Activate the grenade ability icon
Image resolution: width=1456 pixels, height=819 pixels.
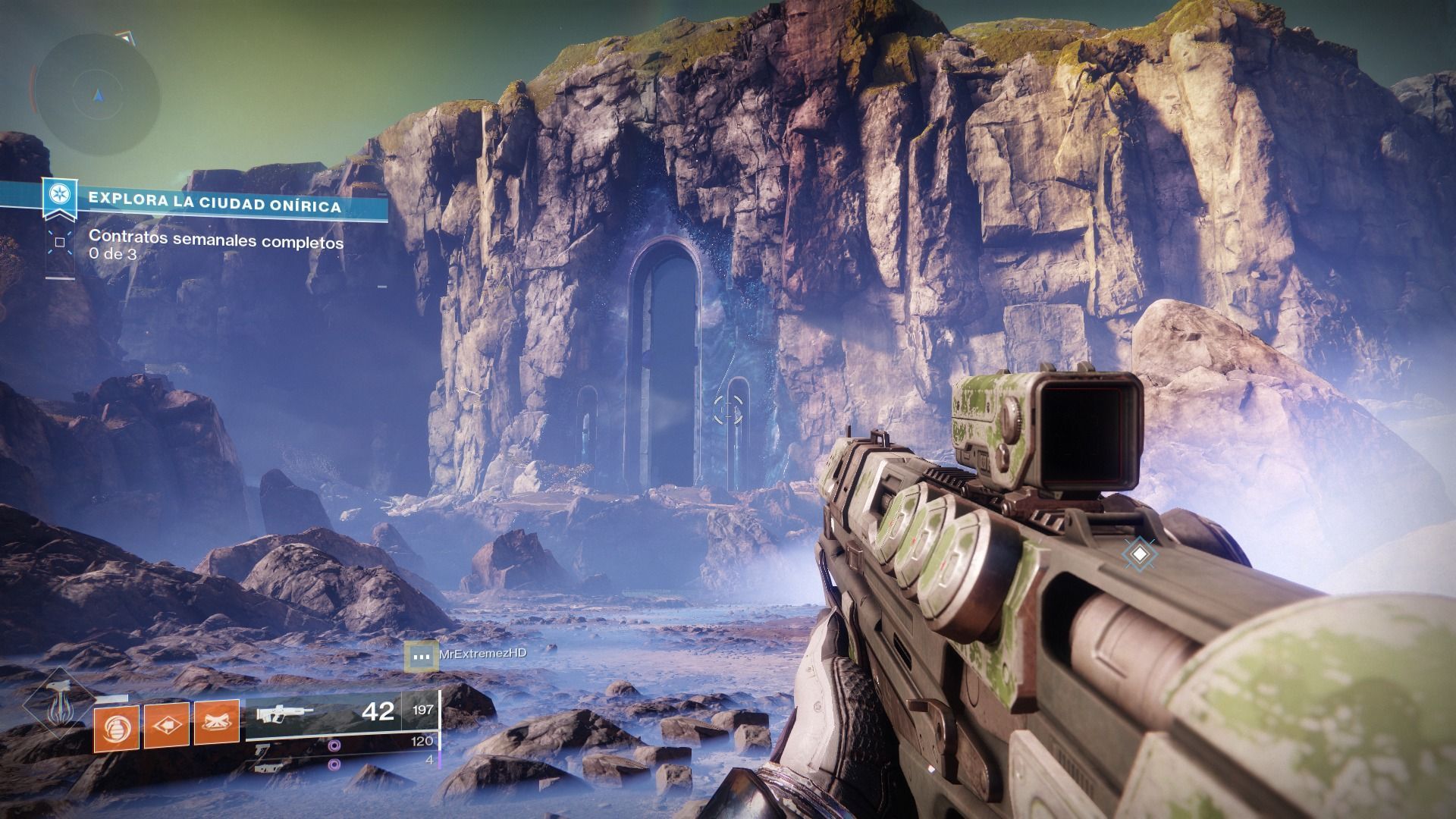[117, 726]
